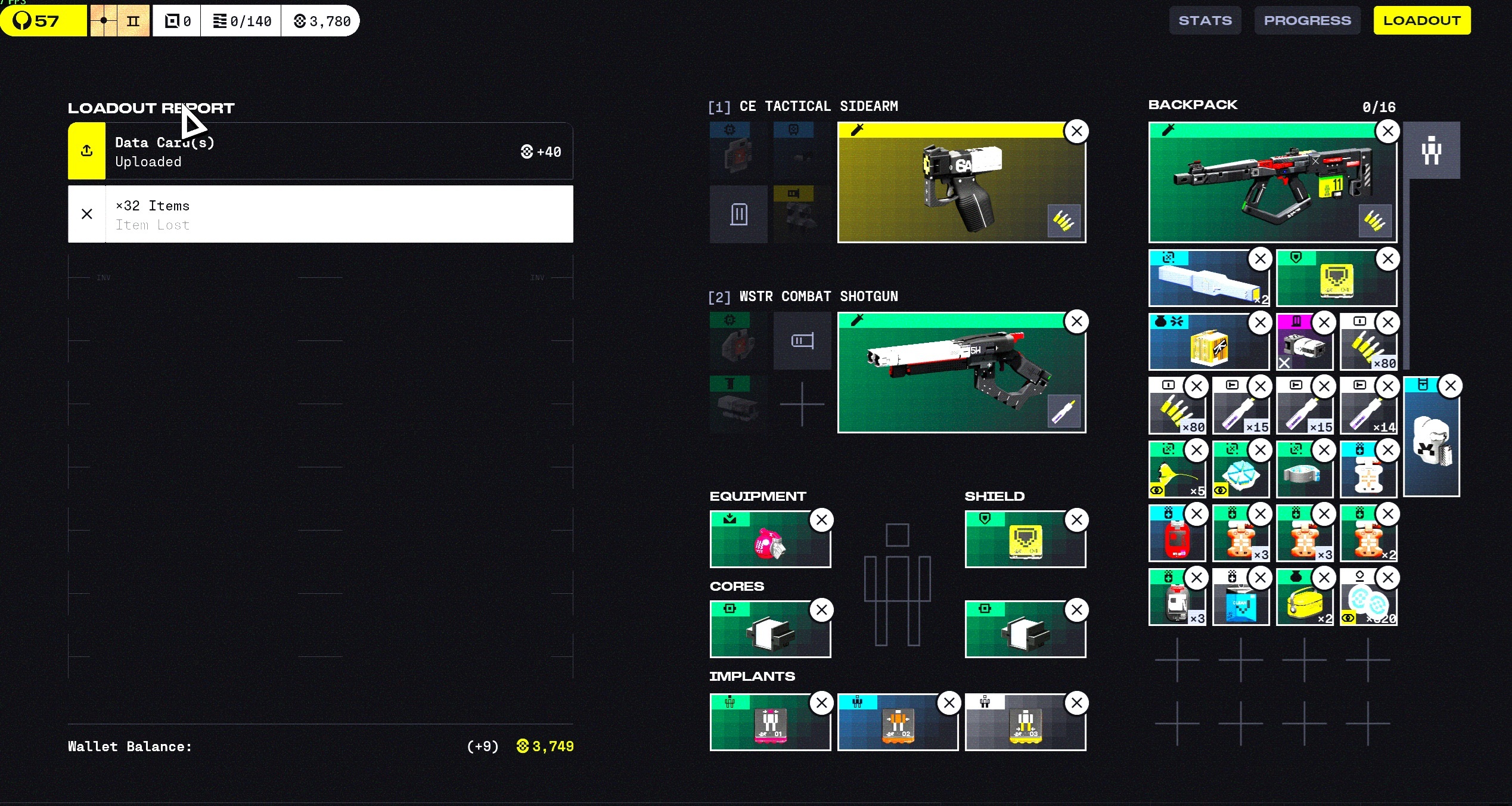Remove the equipped Shield item
This screenshot has height=806, width=1512.
pos(1076,520)
